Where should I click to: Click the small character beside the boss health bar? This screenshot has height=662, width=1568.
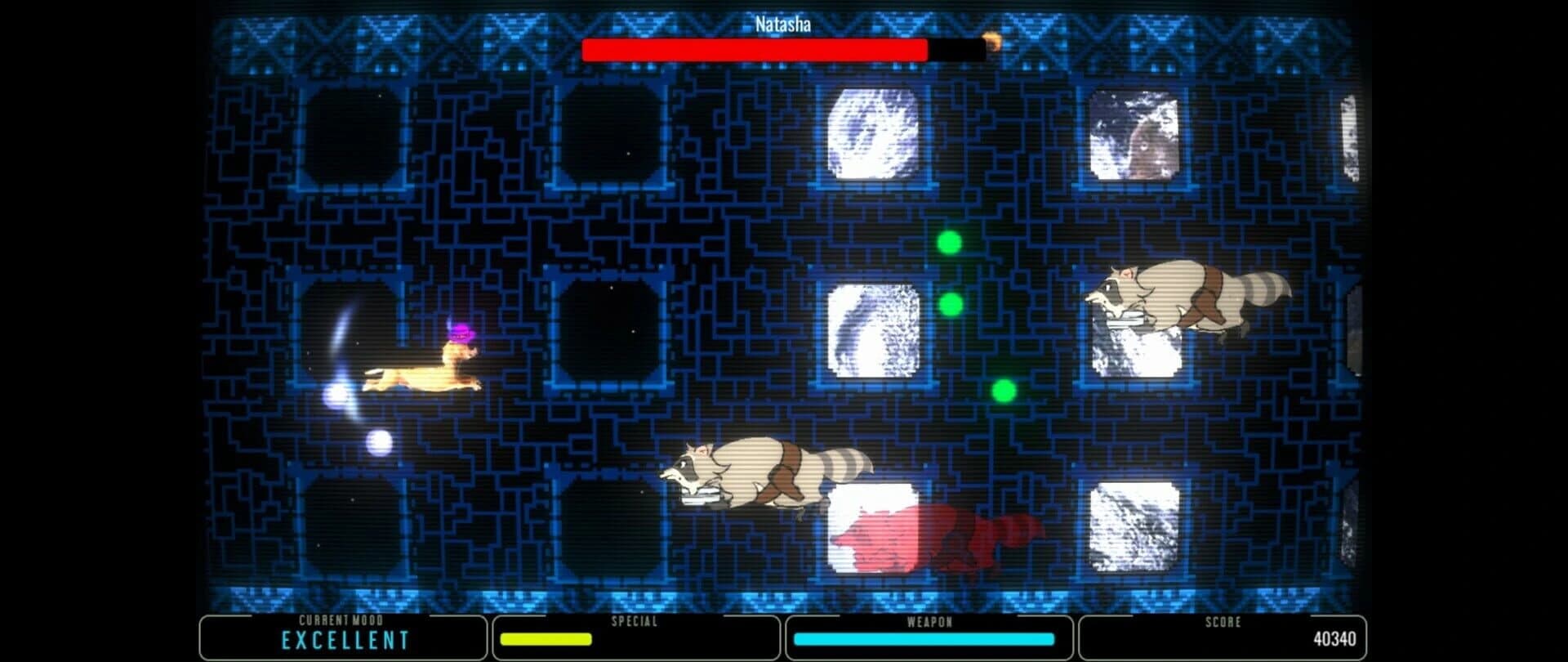coord(992,42)
